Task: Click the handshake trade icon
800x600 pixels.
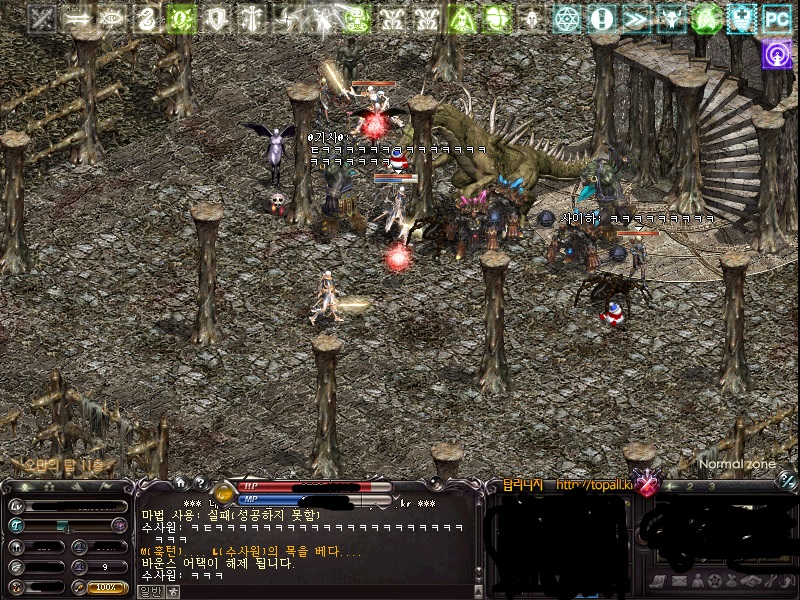Action: (x=752, y=581)
